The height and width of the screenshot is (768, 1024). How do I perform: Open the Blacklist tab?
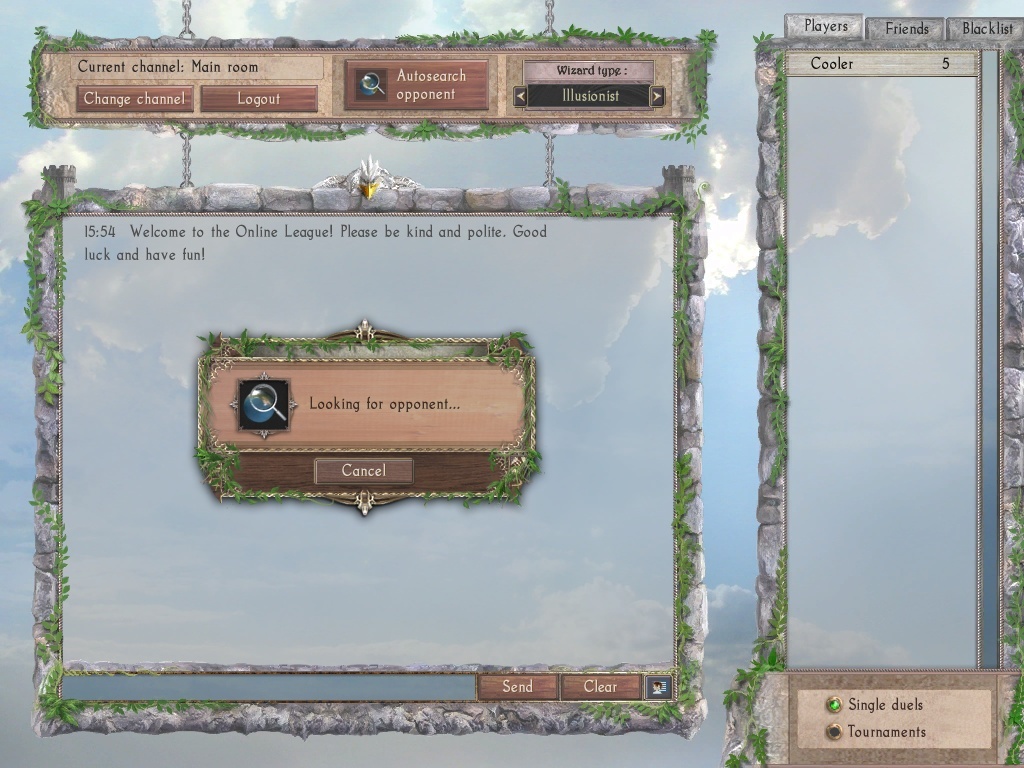click(987, 29)
